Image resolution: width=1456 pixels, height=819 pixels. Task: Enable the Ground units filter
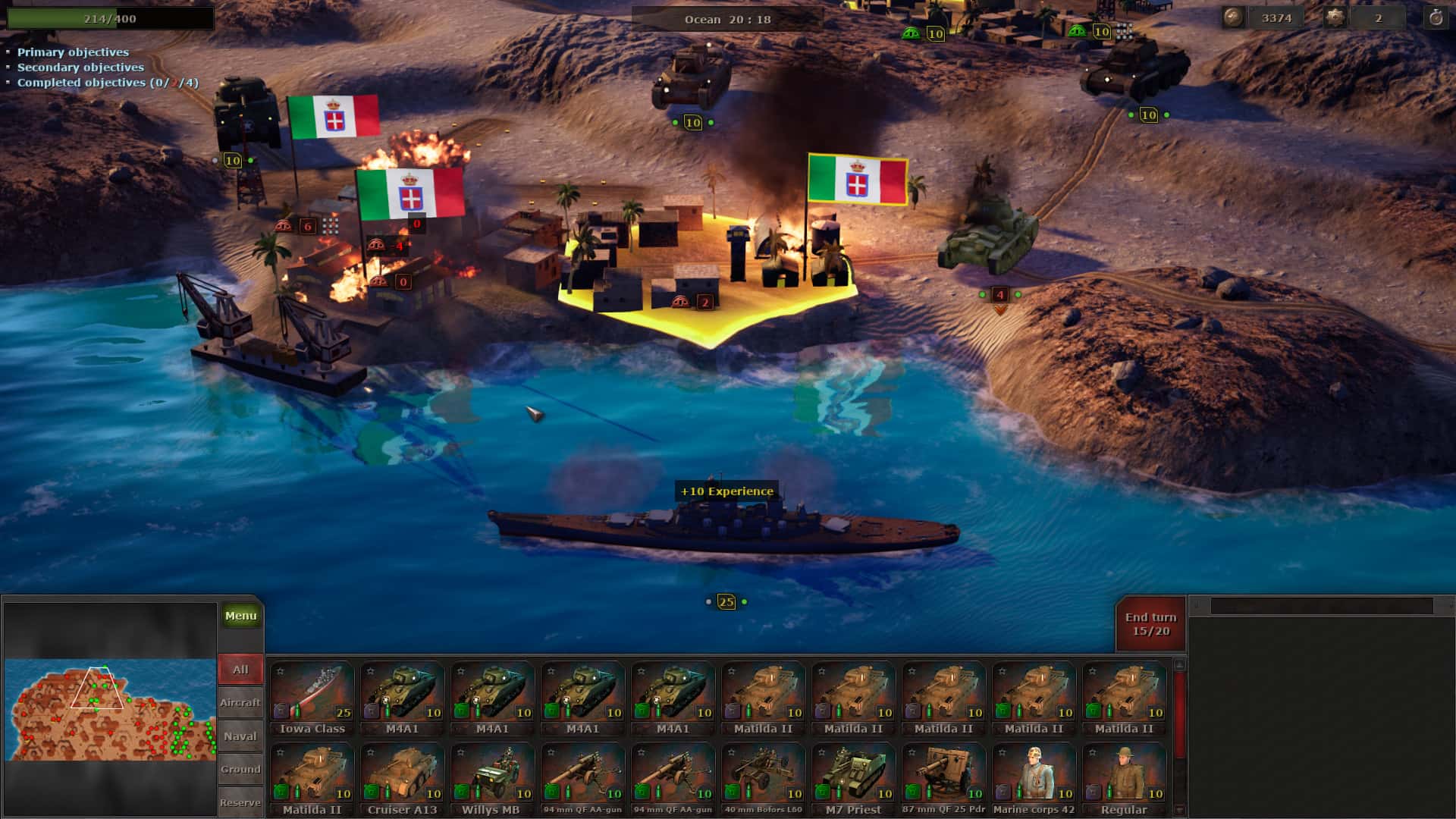coord(240,769)
